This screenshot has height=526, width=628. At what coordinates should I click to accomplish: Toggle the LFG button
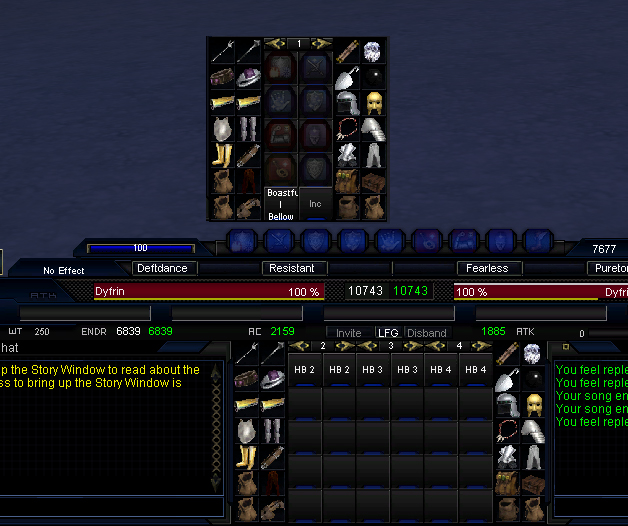coord(387,333)
